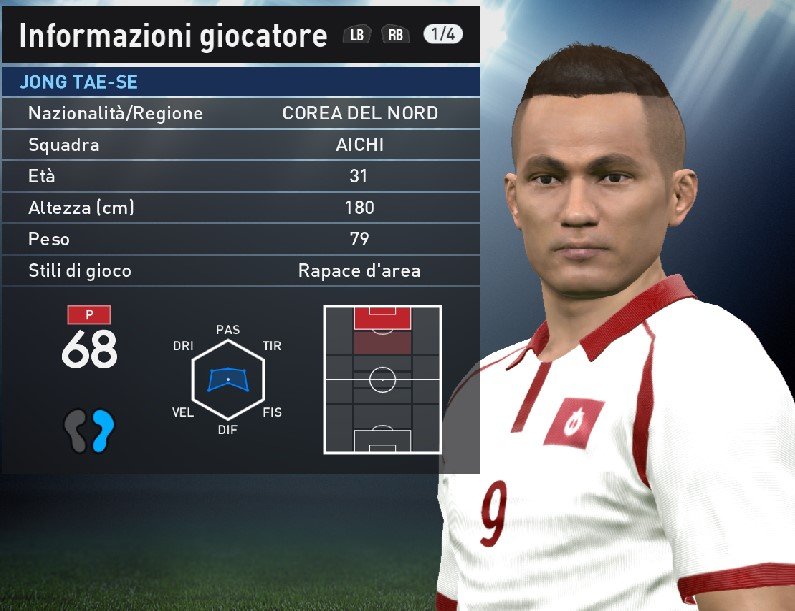
Task: Click the red P position badge
Action: click(89, 314)
